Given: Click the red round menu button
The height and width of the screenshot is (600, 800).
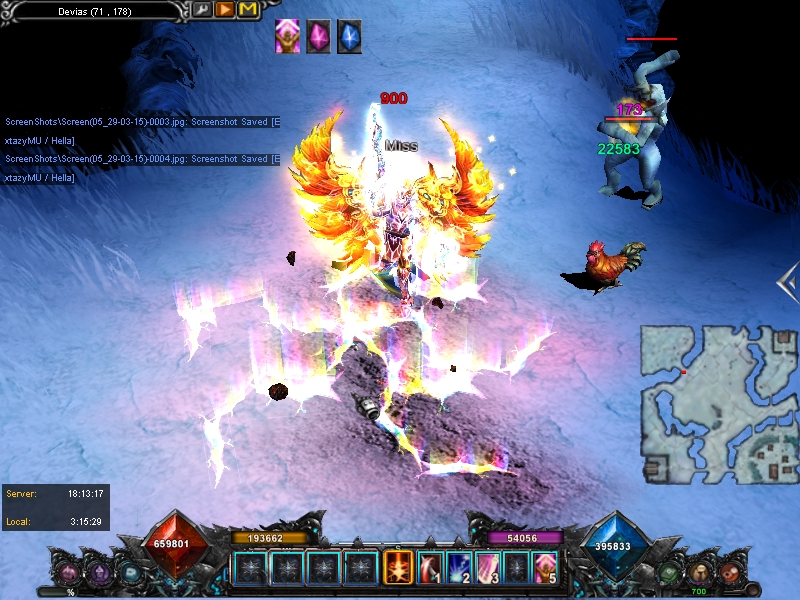Looking at the screenshot, I should click(x=730, y=573).
